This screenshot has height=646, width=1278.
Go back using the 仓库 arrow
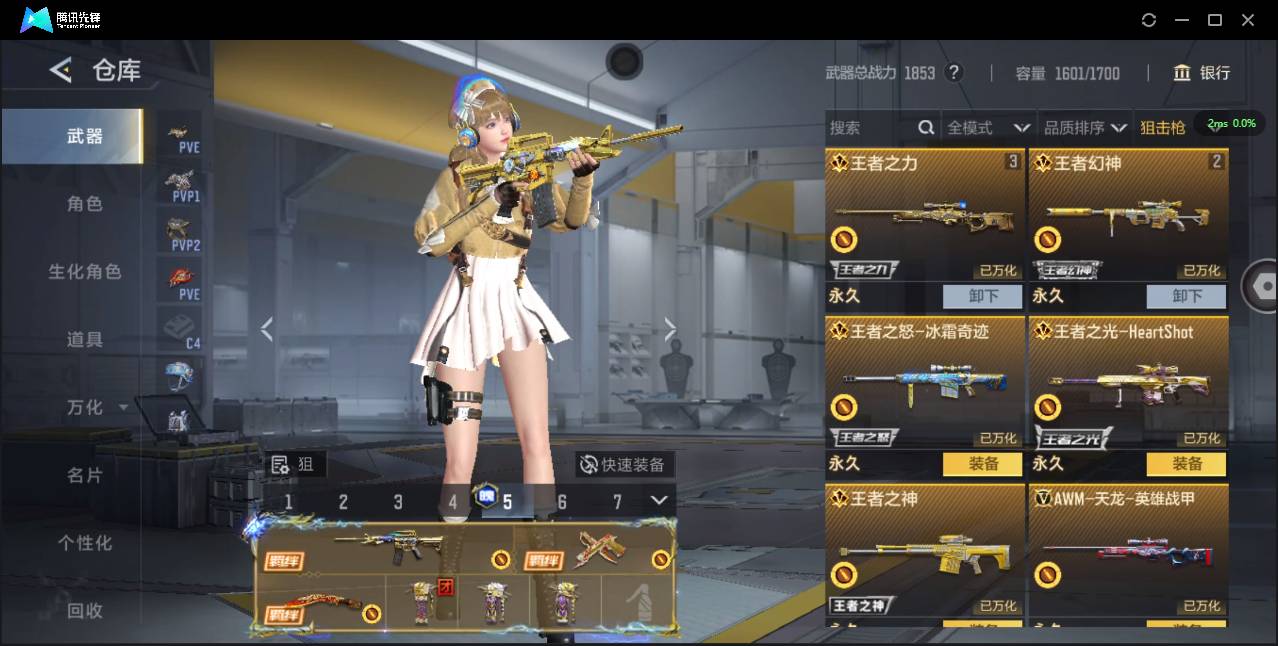pos(61,70)
